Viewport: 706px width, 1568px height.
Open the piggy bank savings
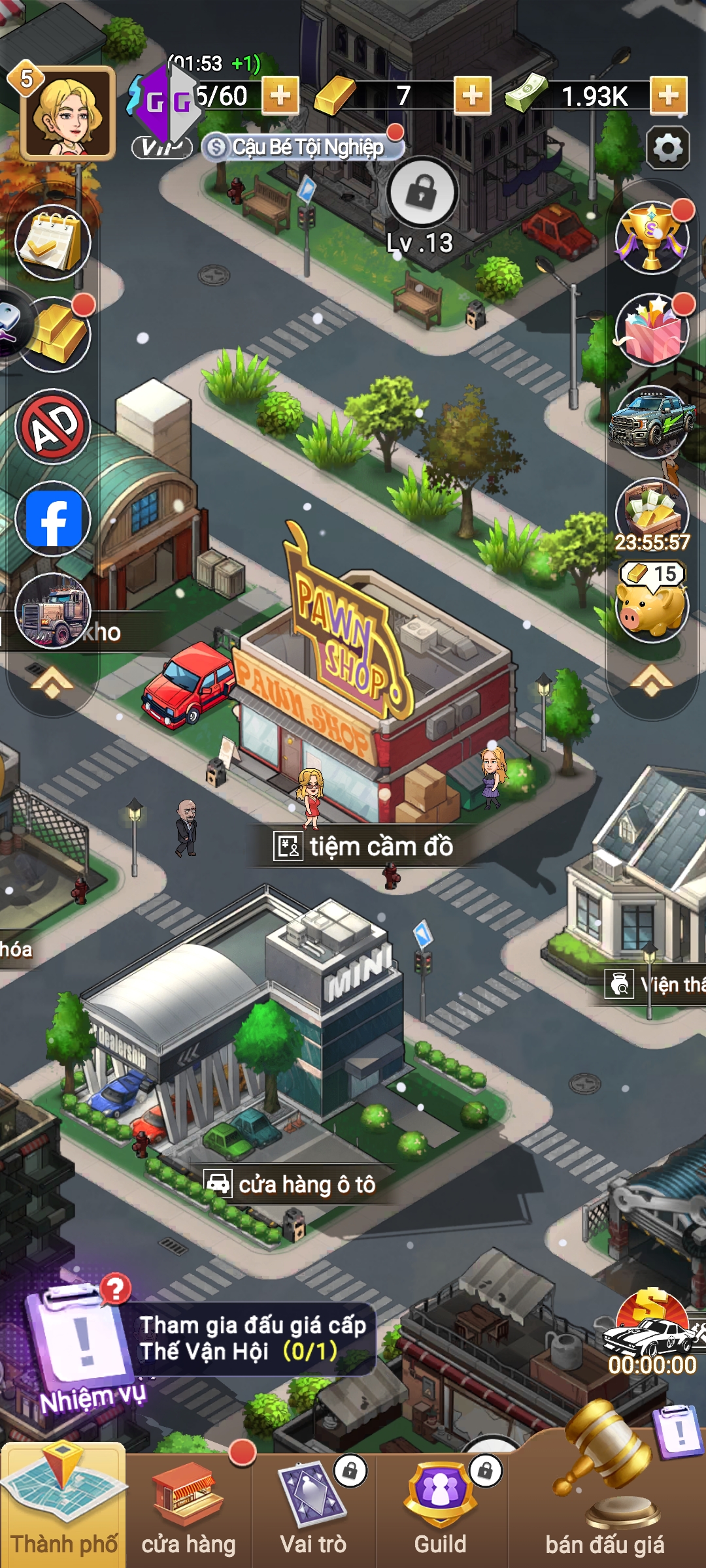pos(652,606)
